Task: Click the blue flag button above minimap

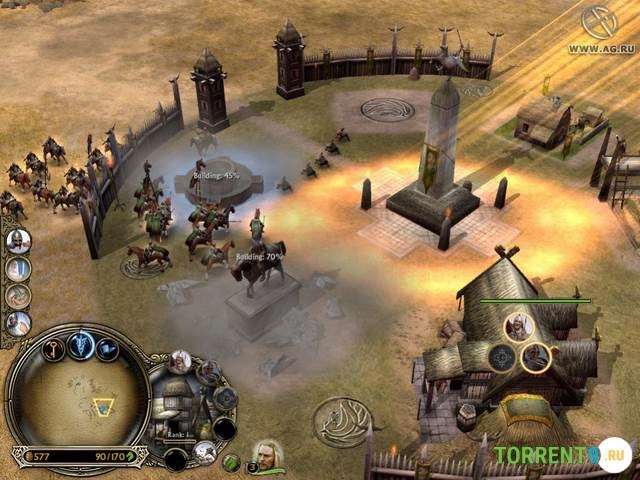Action: click(106, 349)
